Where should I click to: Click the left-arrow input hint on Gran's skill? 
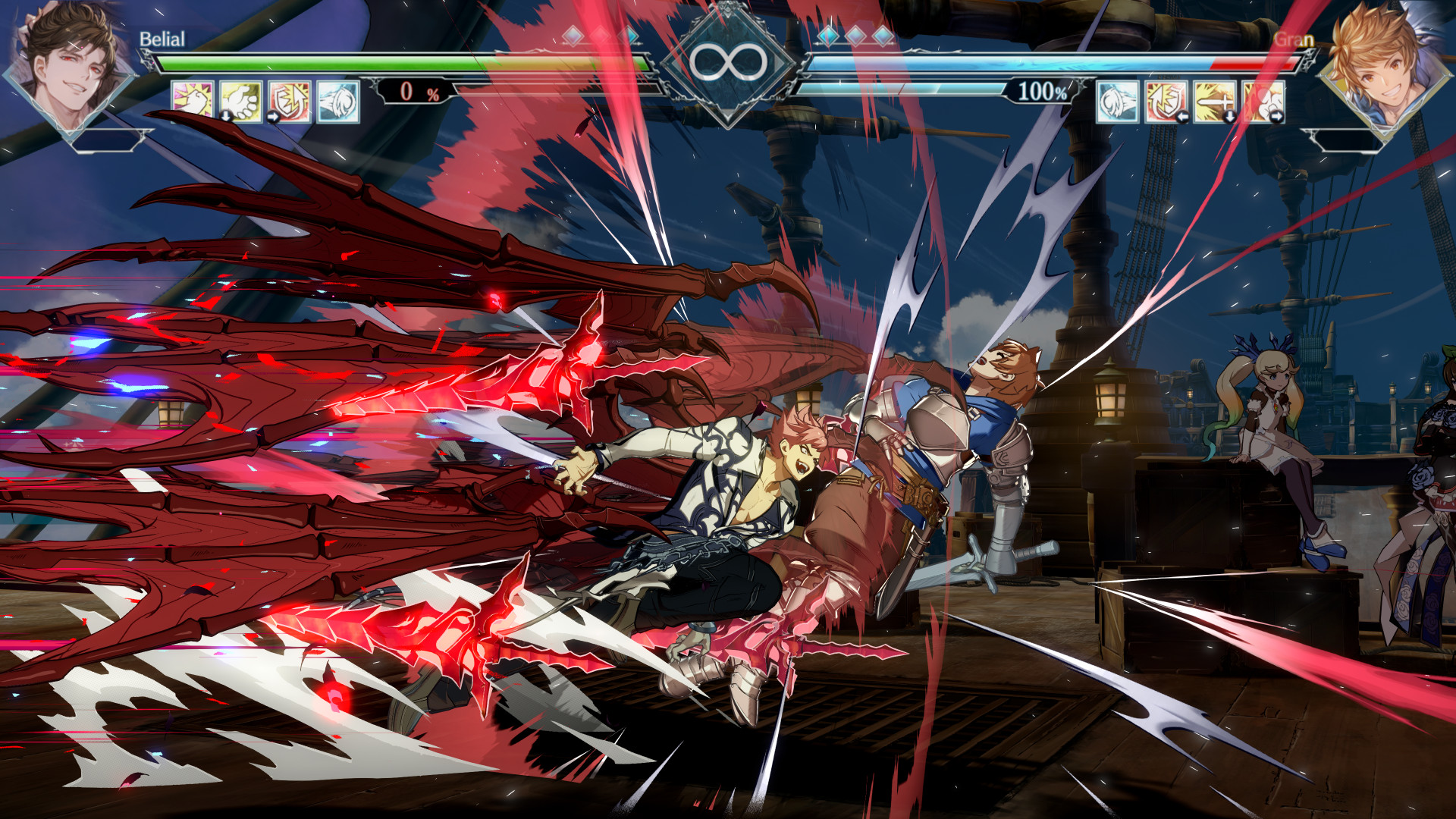click(1182, 116)
